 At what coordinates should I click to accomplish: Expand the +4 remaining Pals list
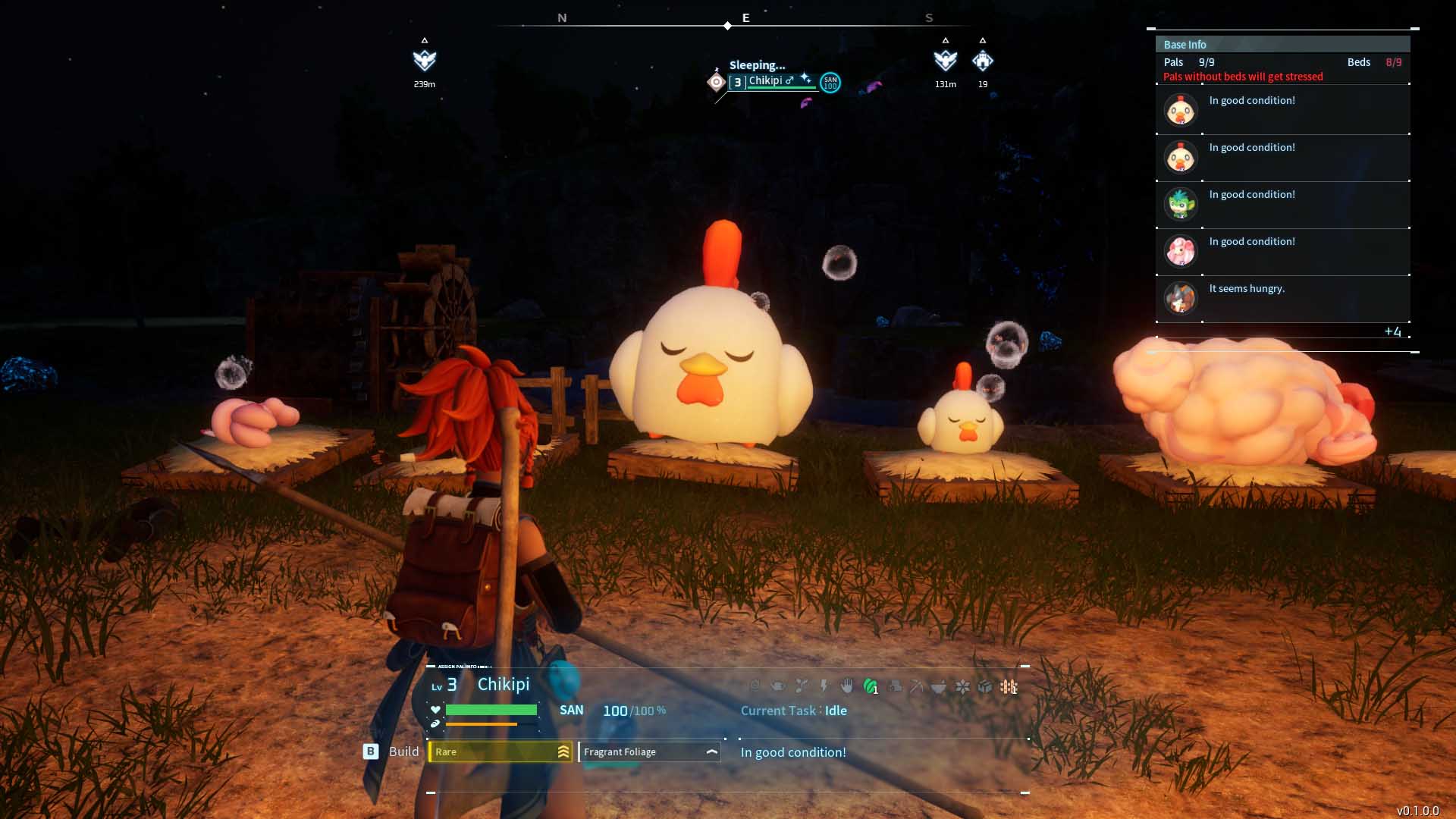pyautogui.click(x=1392, y=331)
